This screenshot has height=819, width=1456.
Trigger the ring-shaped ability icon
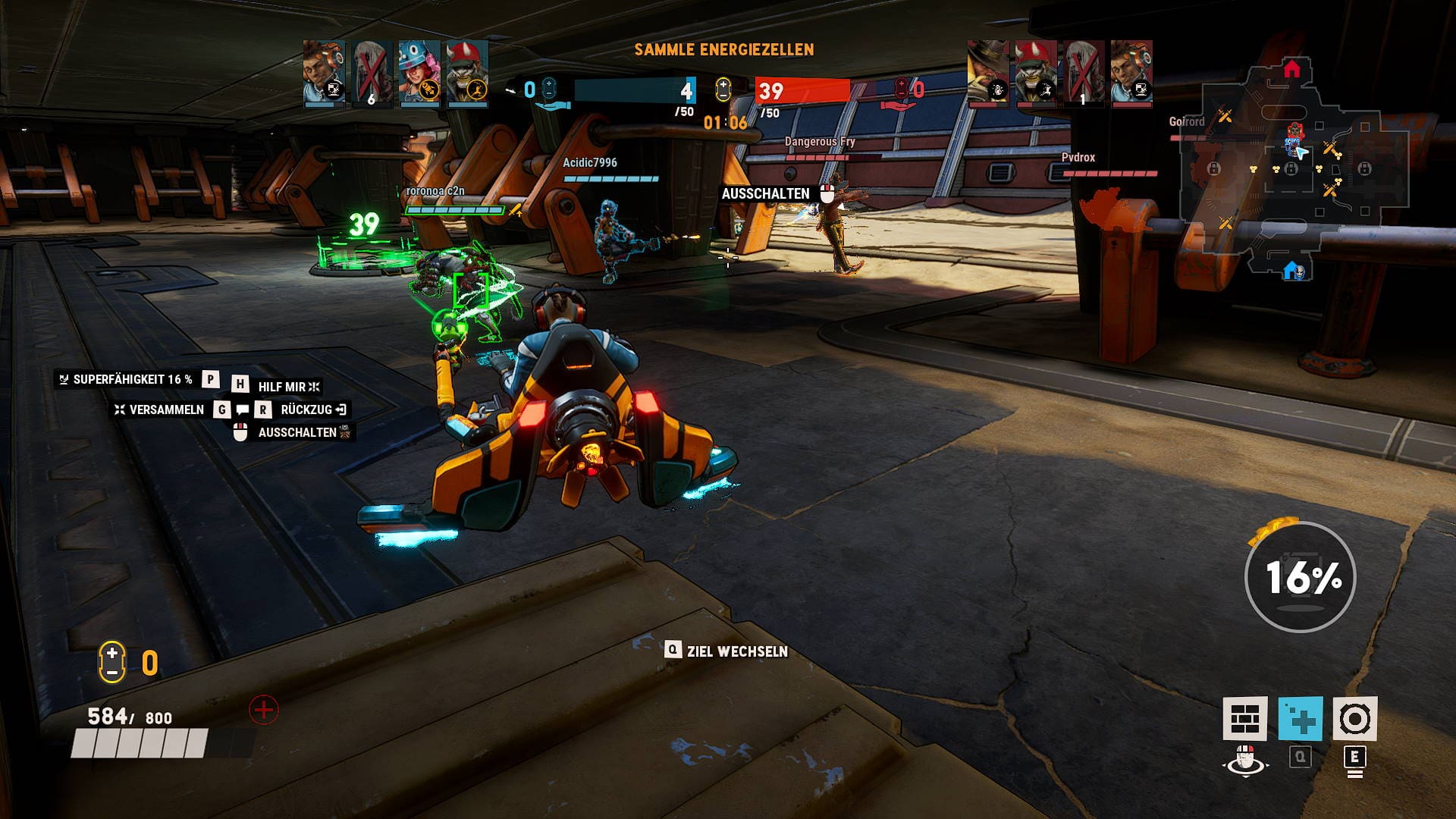(1354, 718)
